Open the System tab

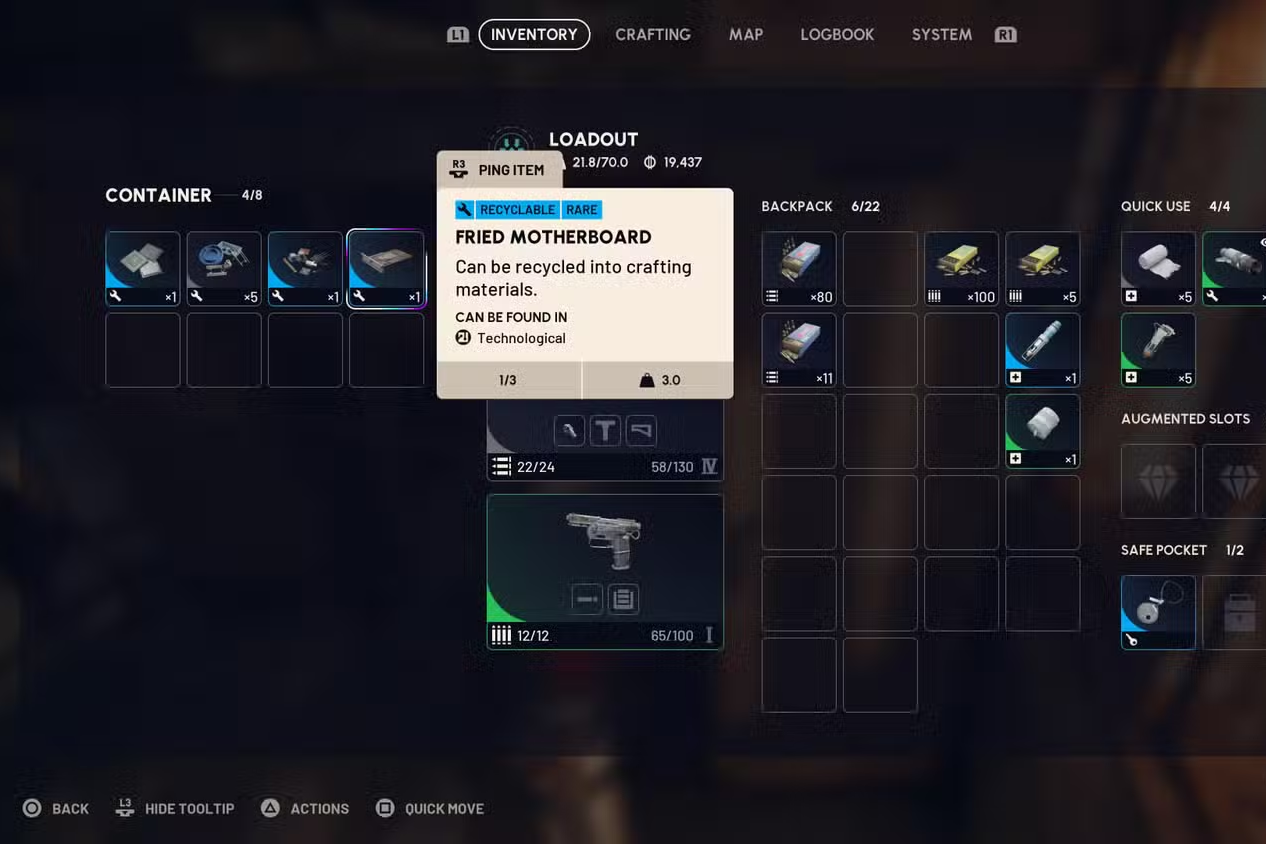click(x=941, y=35)
